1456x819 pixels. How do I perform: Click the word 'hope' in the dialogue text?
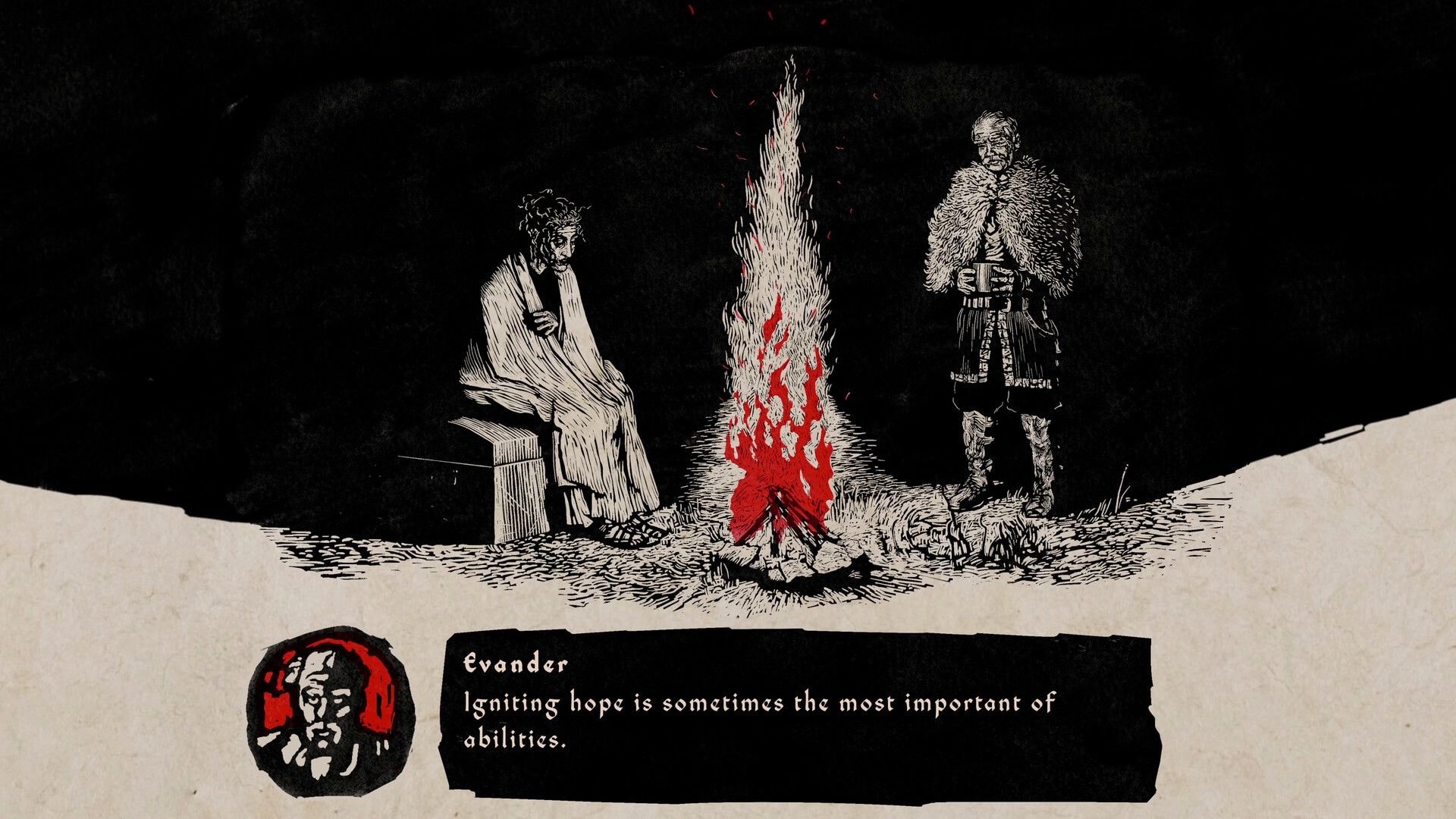tap(595, 703)
